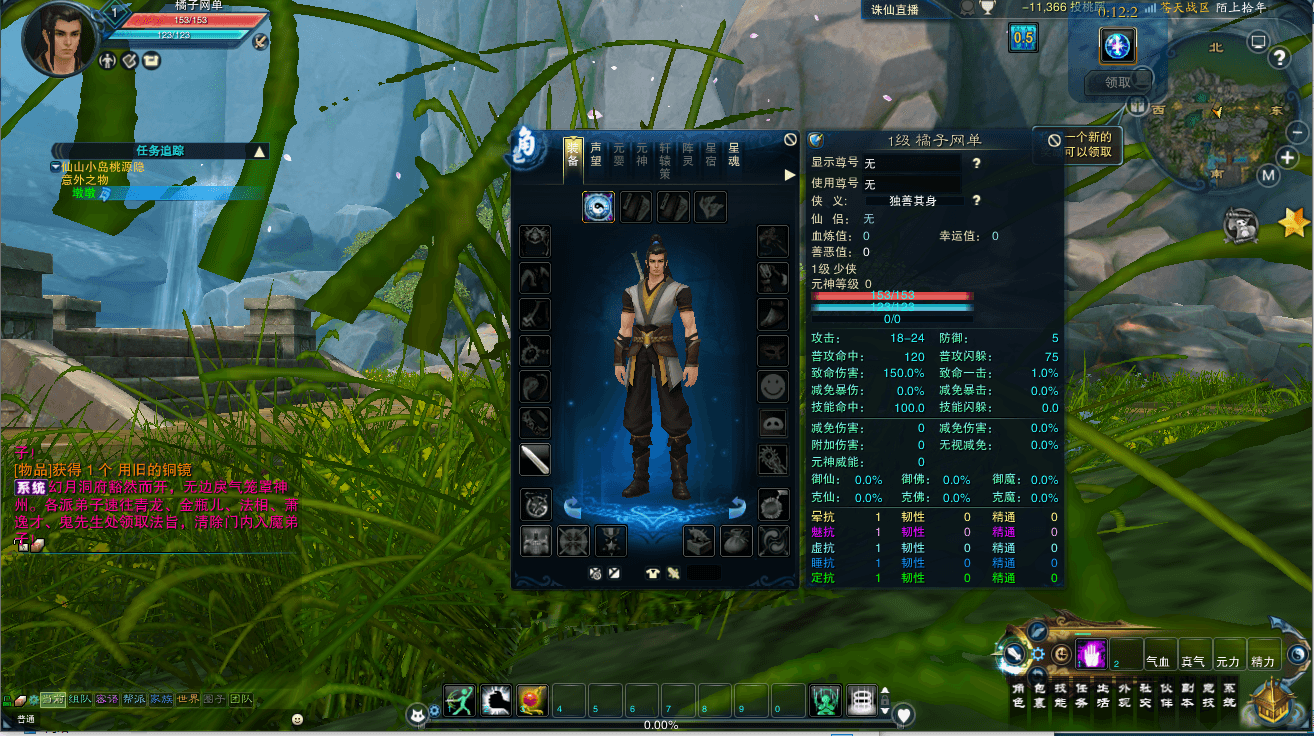Collapse the 任务追踪 quest tracker
Image resolution: width=1314 pixels, height=736 pixels.
coord(260,151)
